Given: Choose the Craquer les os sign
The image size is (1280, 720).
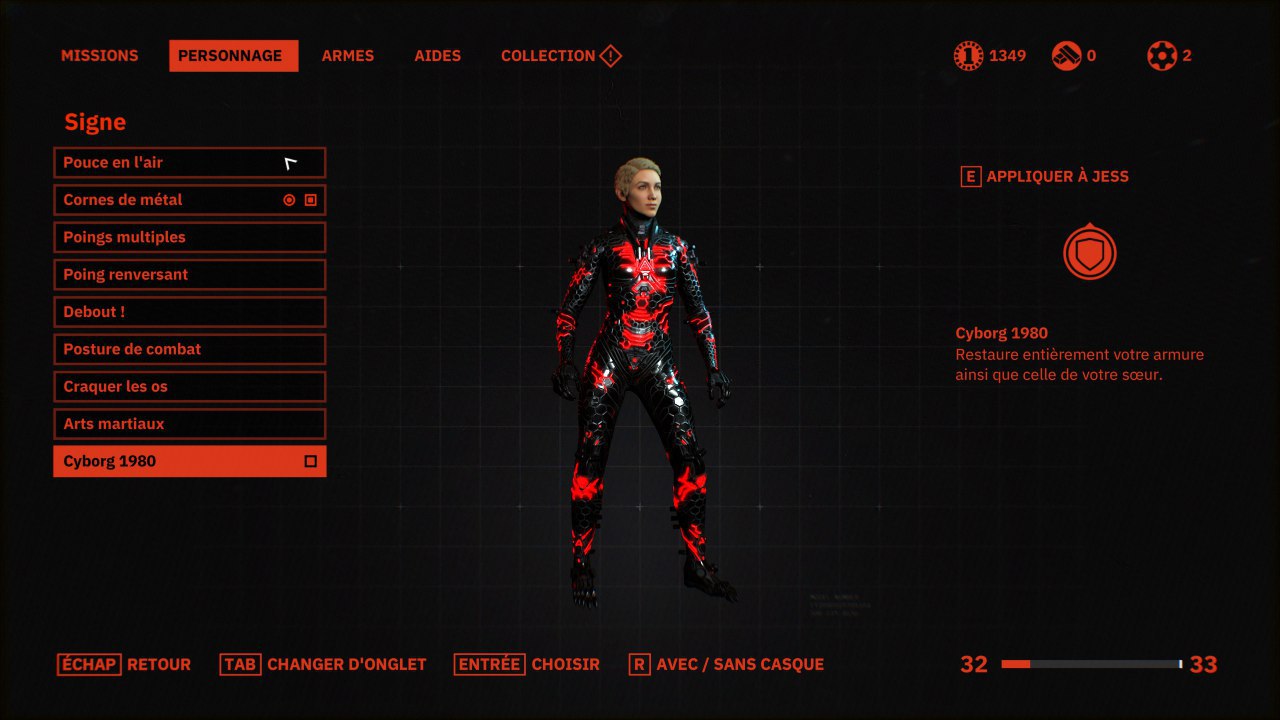Looking at the screenshot, I should point(189,387).
